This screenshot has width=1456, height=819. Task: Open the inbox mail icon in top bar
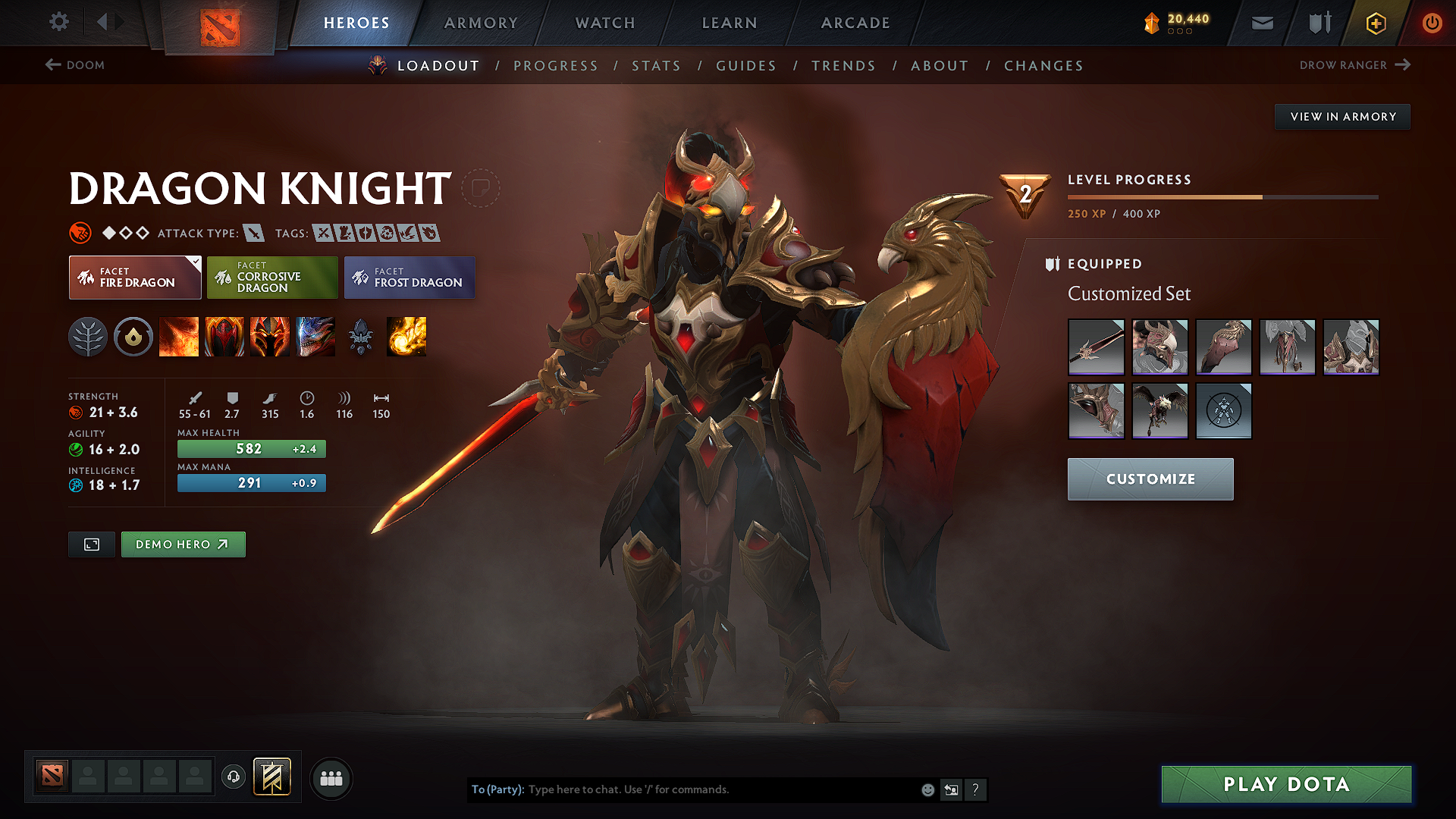click(1261, 23)
